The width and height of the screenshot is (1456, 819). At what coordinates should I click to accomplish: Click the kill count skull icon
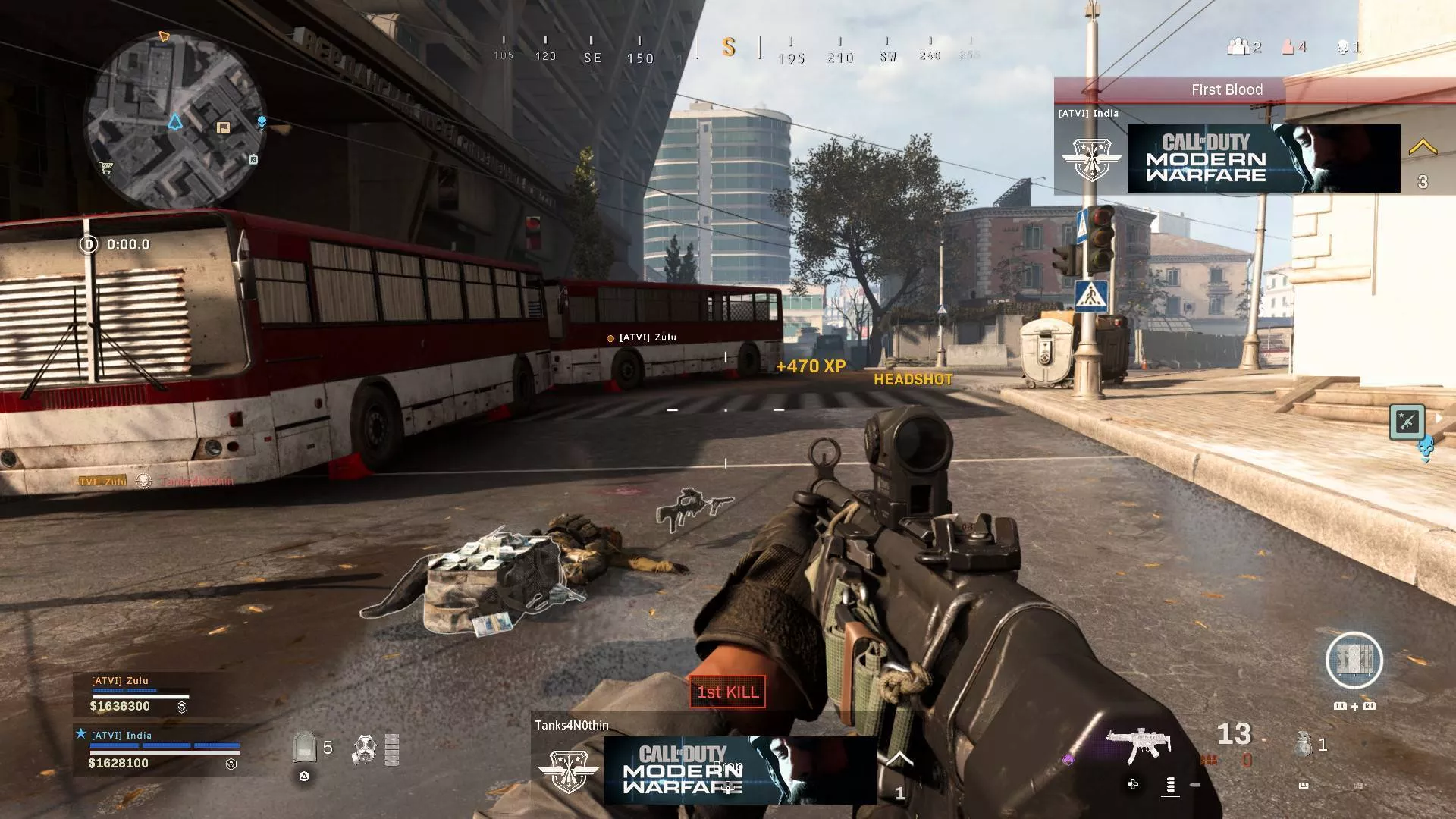coord(1343,48)
